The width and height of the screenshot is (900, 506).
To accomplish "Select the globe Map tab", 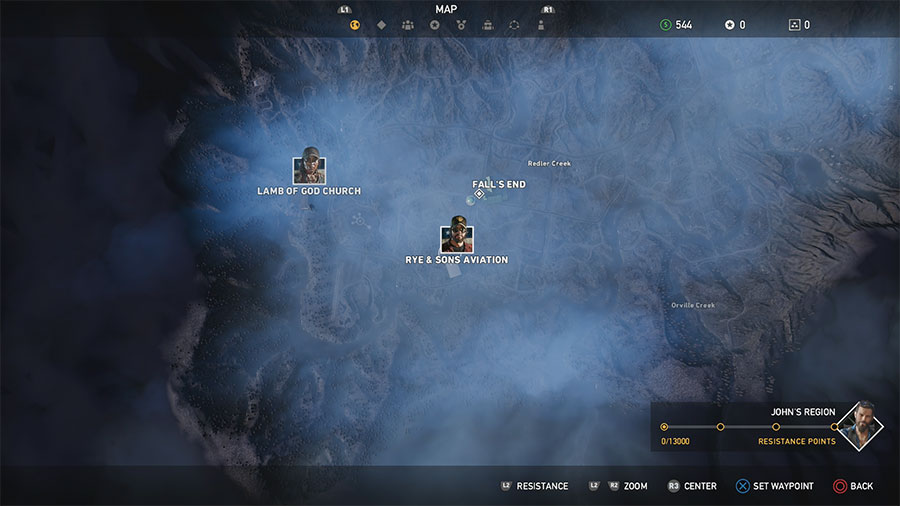I will coord(354,25).
